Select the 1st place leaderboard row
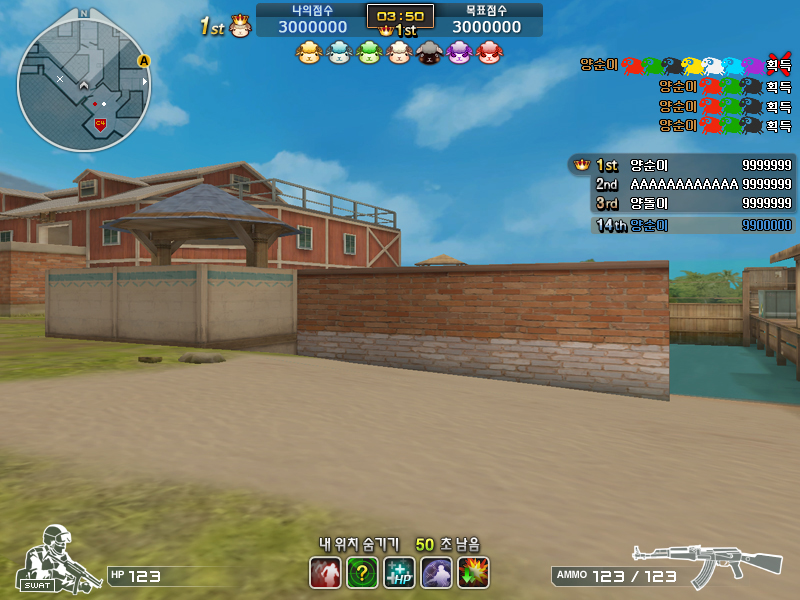 pos(682,165)
